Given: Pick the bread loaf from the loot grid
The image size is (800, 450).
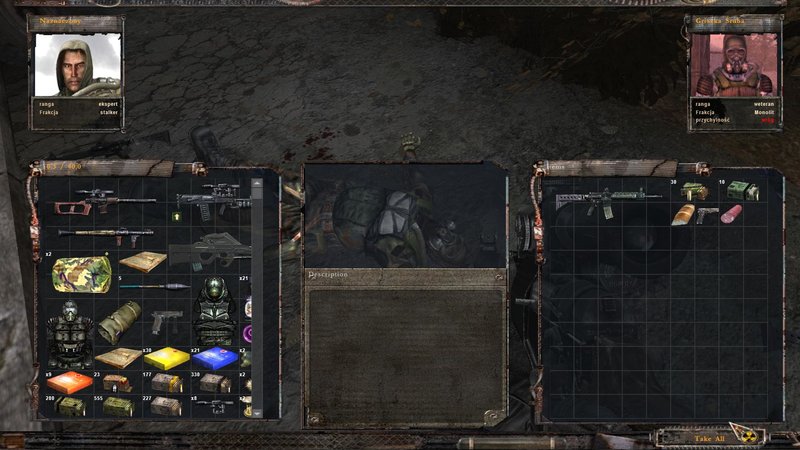Looking at the screenshot, I should pyautogui.click(x=683, y=214).
